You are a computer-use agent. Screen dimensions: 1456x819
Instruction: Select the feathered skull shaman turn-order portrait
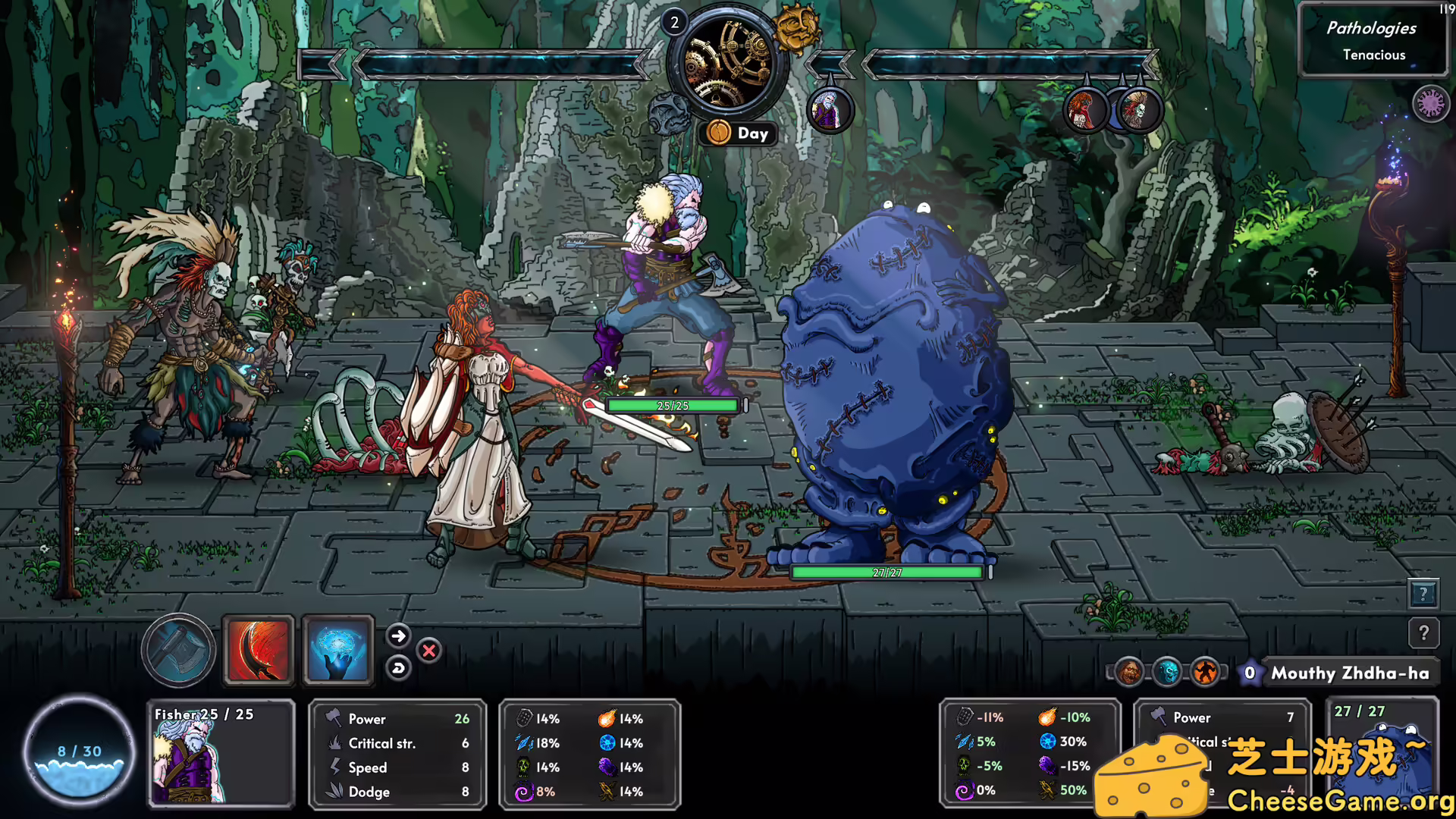click(1138, 111)
